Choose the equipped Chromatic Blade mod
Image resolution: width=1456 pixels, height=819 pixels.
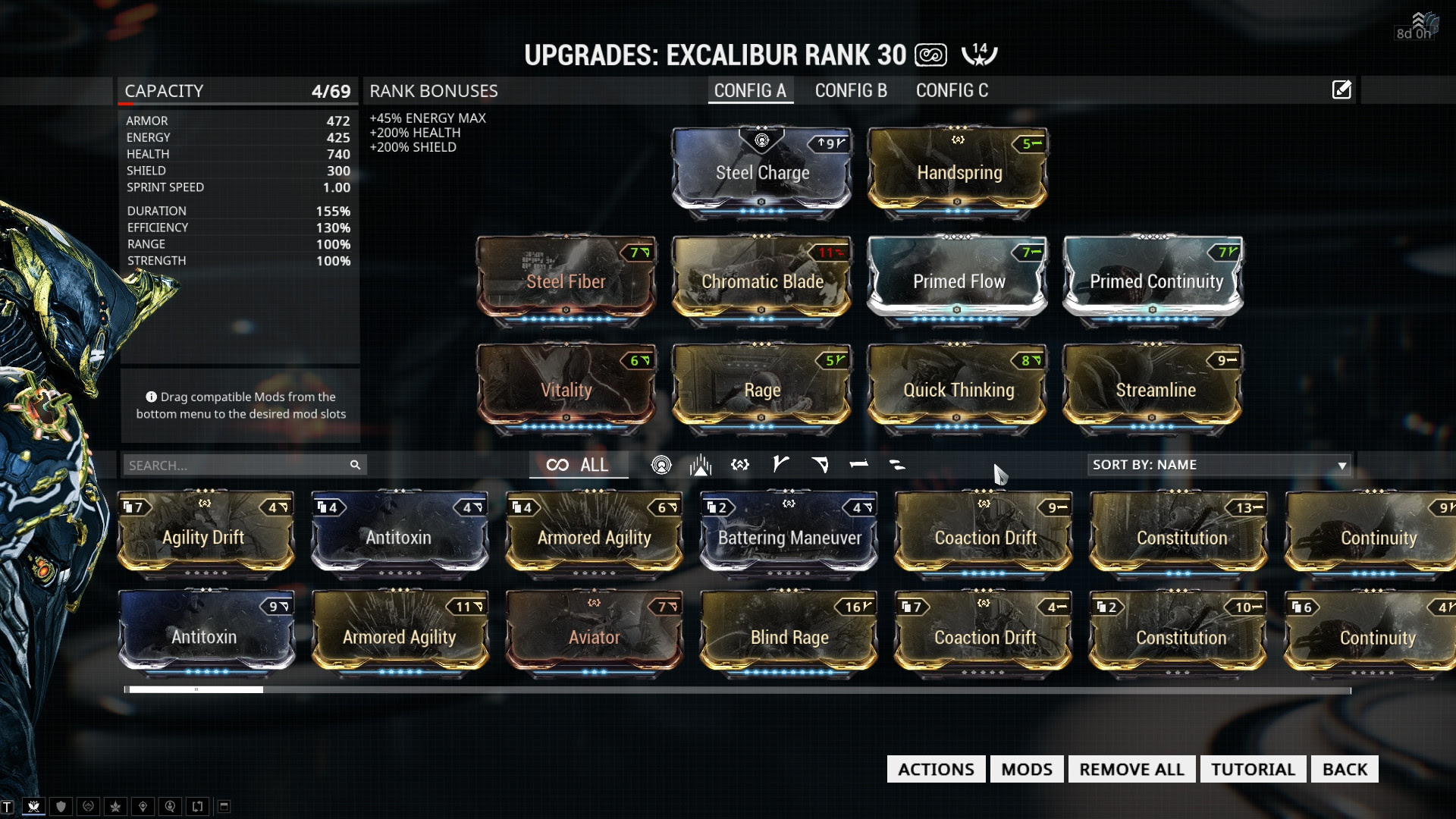(762, 281)
